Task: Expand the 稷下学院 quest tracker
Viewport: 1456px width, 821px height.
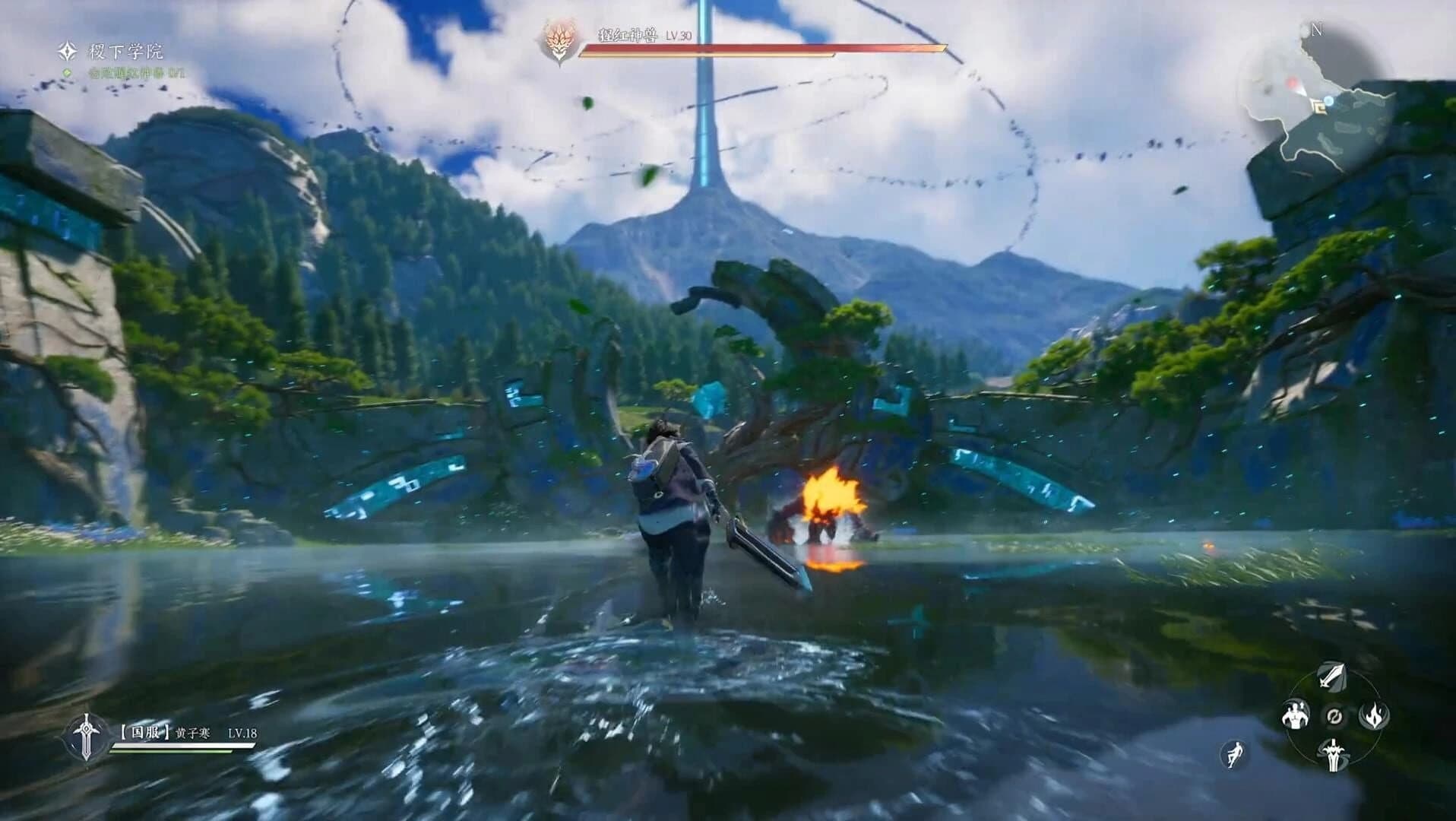Action: tap(124, 52)
